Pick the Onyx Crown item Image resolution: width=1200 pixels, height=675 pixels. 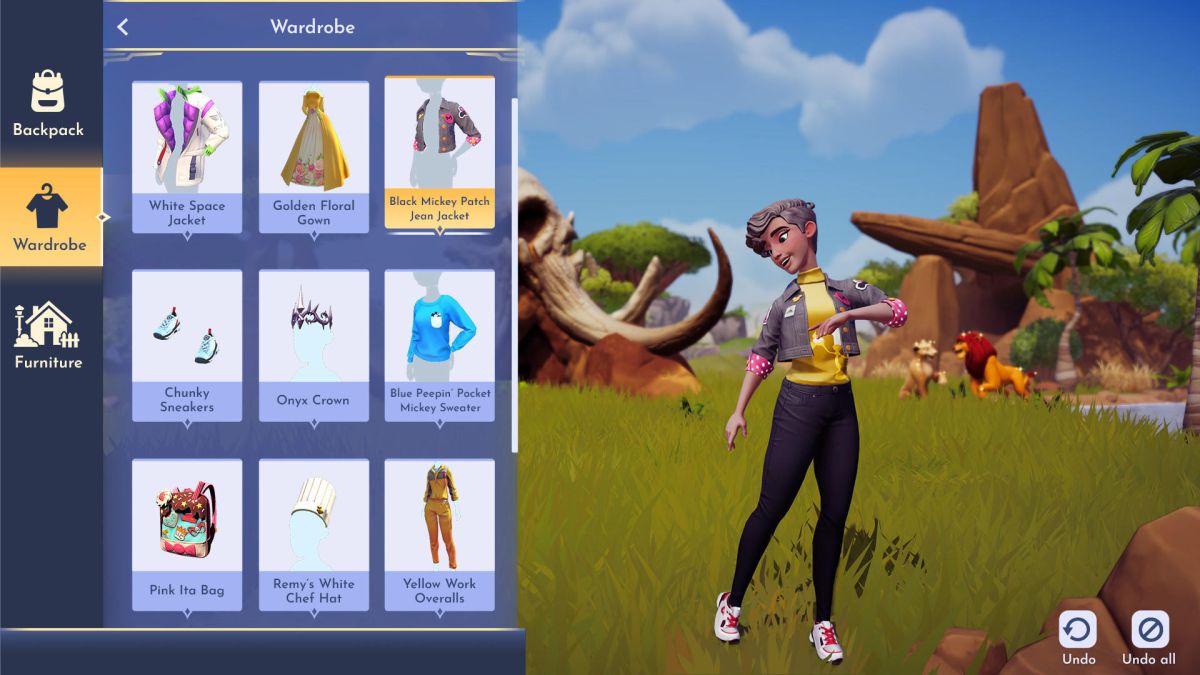[x=313, y=344]
